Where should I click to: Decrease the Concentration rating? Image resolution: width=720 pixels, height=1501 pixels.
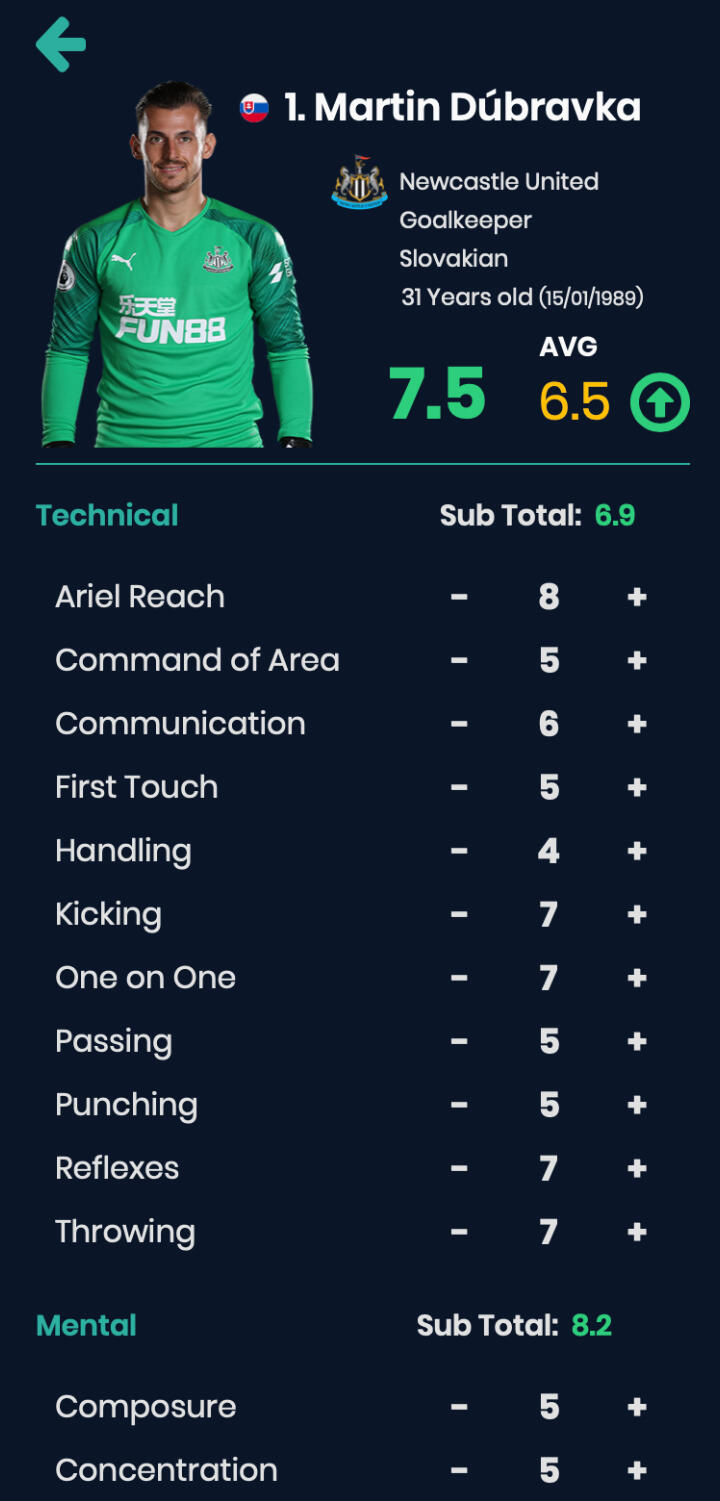(x=459, y=1471)
